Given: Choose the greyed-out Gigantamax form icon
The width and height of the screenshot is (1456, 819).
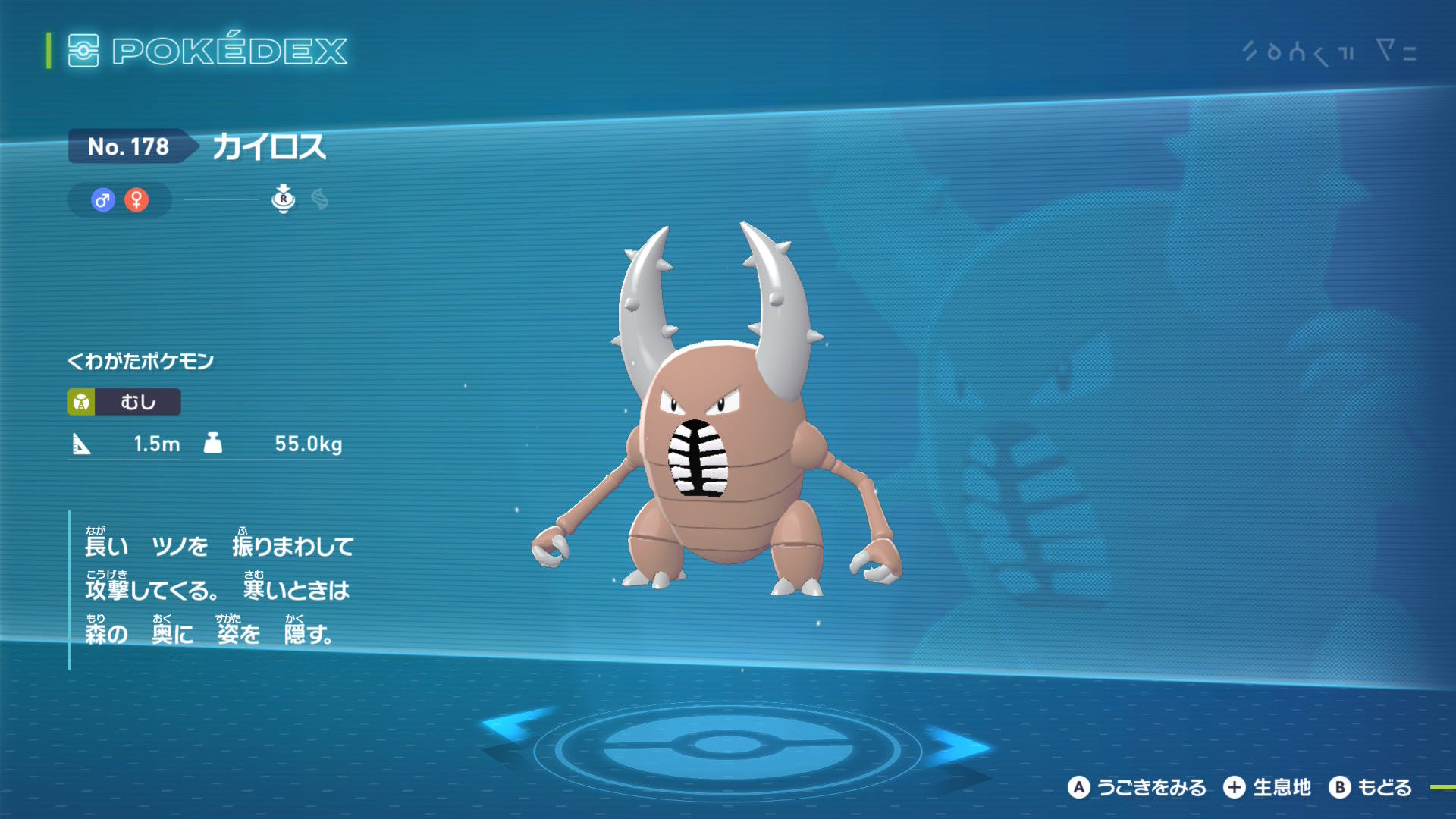Looking at the screenshot, I should tap(320, 199).
